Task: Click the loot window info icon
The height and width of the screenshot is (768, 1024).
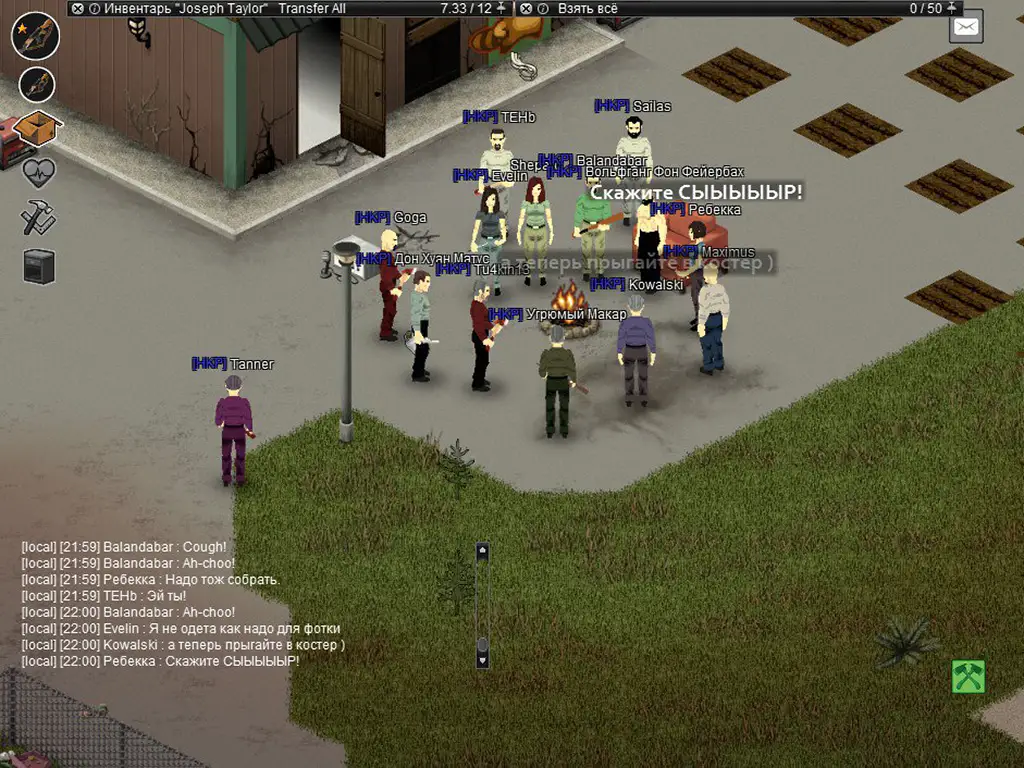Action: (541, 8)
